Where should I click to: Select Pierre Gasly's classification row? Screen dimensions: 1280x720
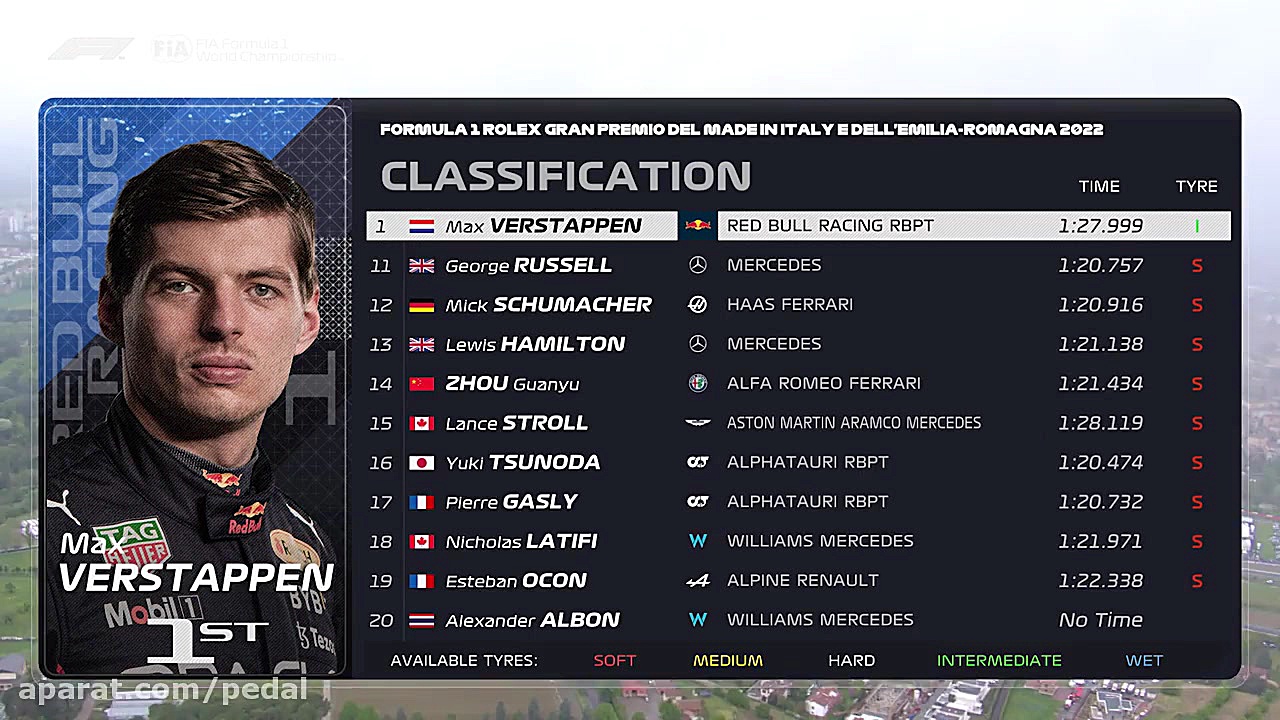click(x=798, y=502)
